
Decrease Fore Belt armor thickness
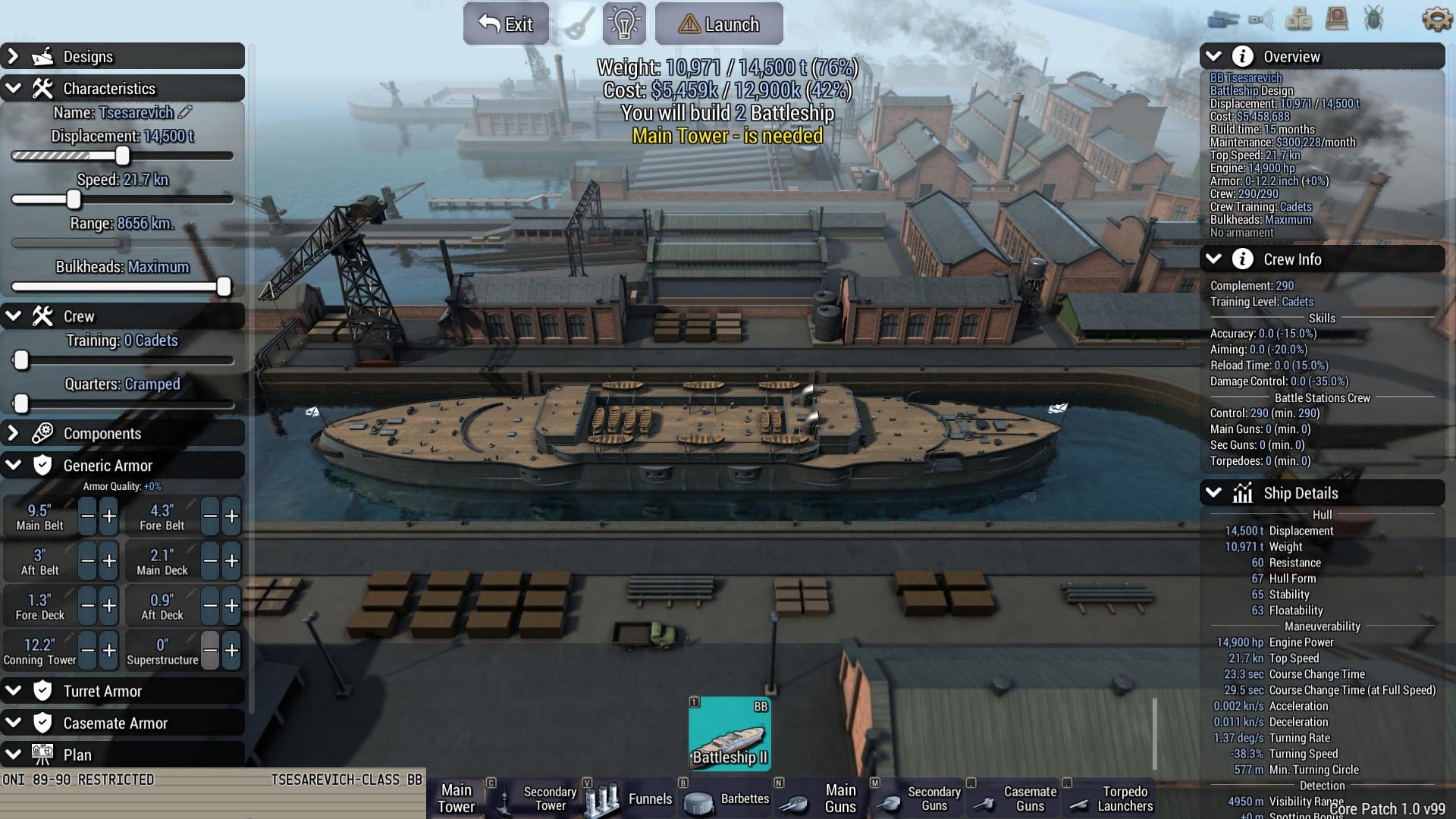pos(210,517)
